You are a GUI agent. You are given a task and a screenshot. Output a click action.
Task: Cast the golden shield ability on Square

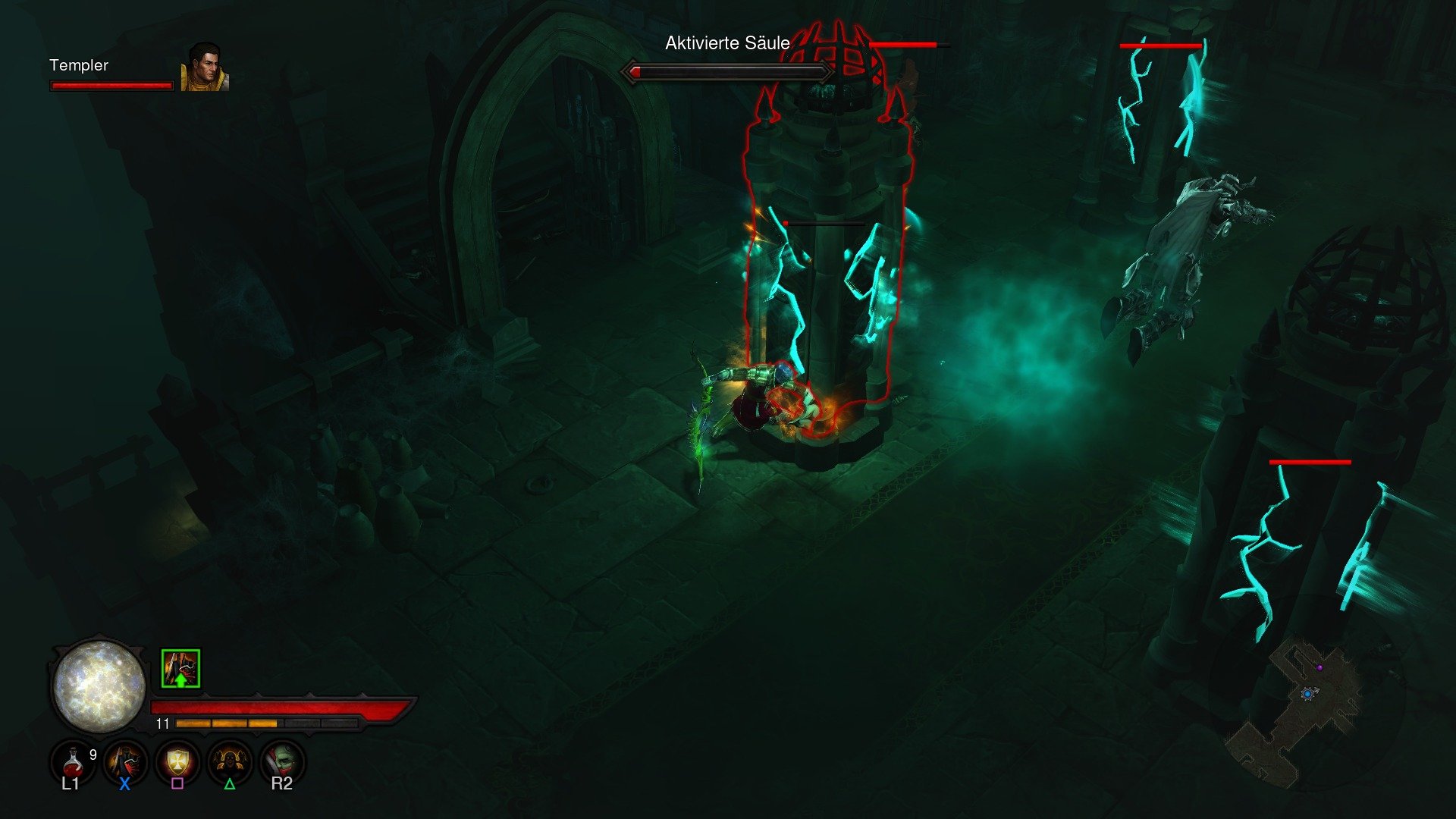178,762
